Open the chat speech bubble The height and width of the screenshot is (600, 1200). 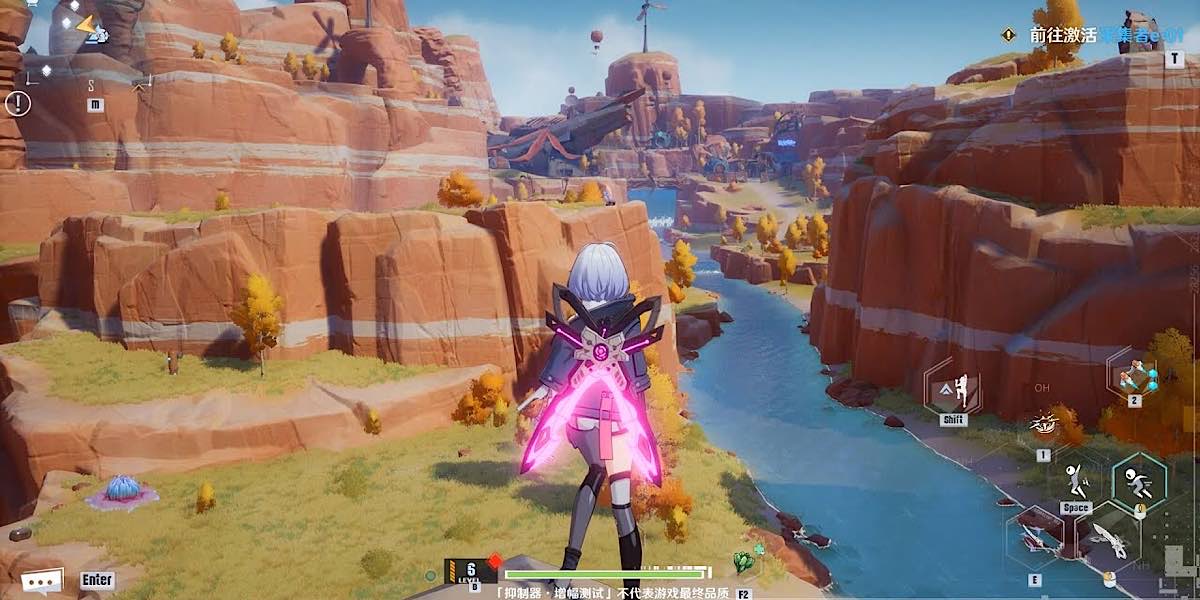click(x=42, y=581)
